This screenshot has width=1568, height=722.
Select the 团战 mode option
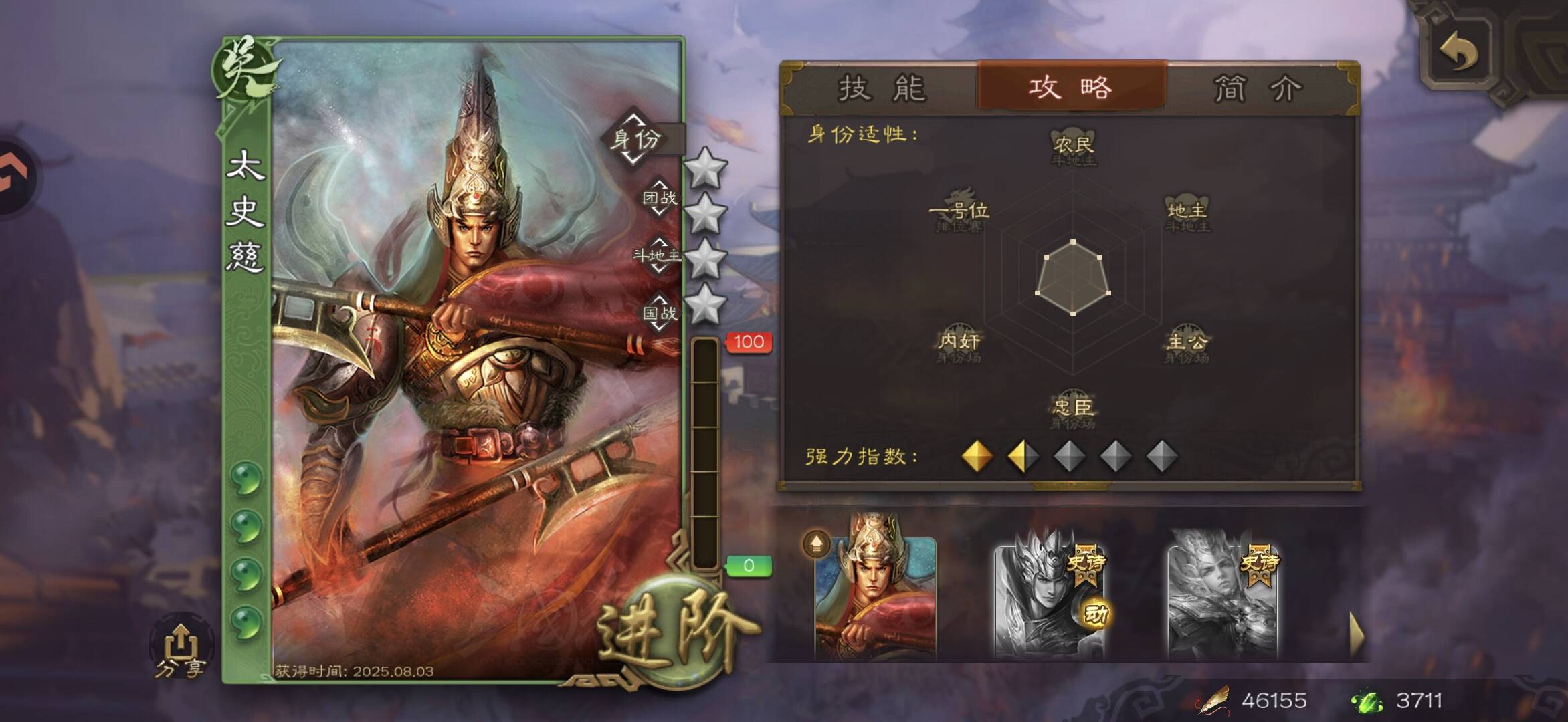pyautogui.click(x=659, y=197)
